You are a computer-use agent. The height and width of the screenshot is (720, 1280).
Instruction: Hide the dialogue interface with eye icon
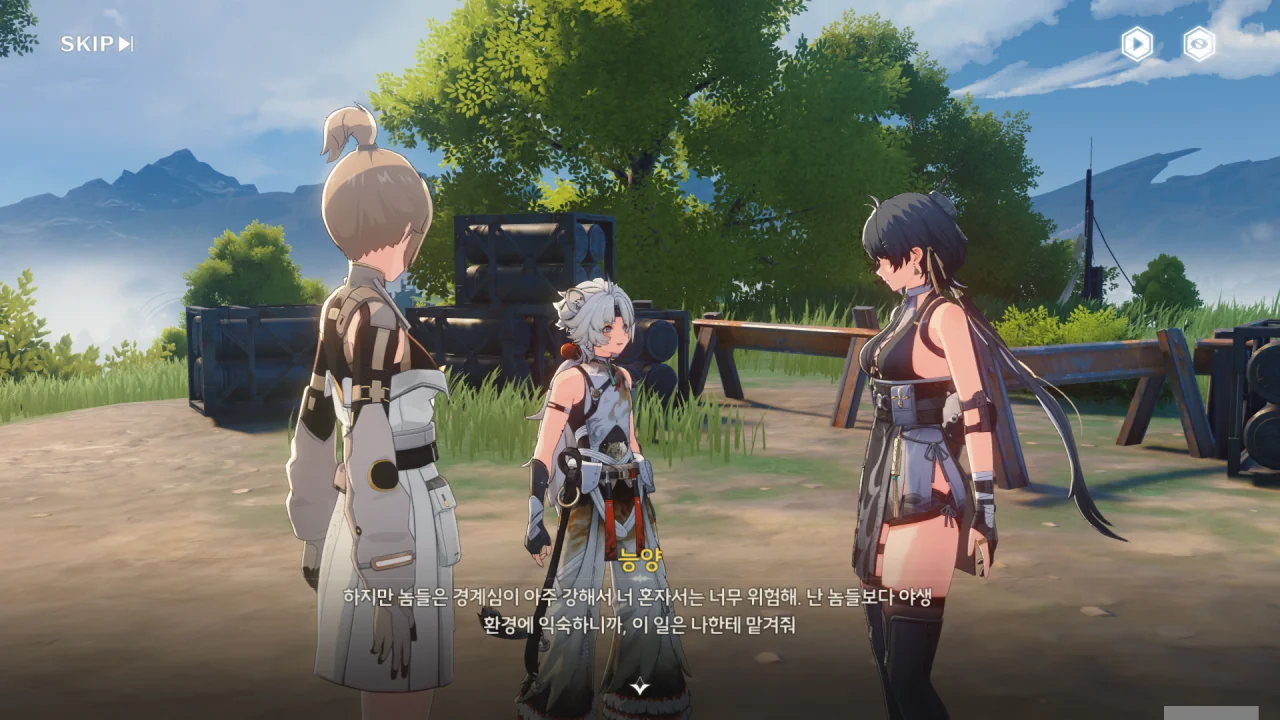[1199, 44]
